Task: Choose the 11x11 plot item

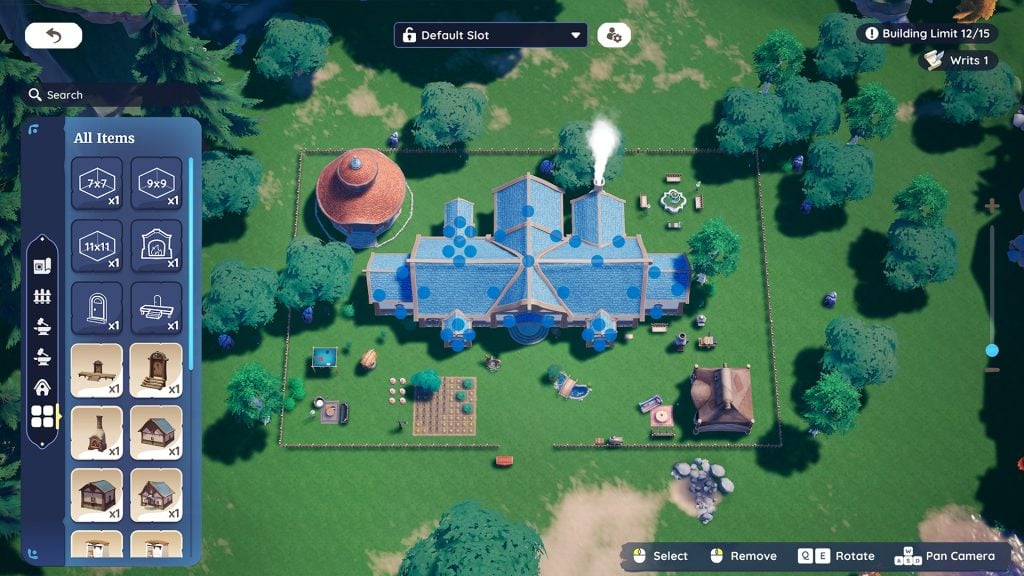Action: [97, 246]
